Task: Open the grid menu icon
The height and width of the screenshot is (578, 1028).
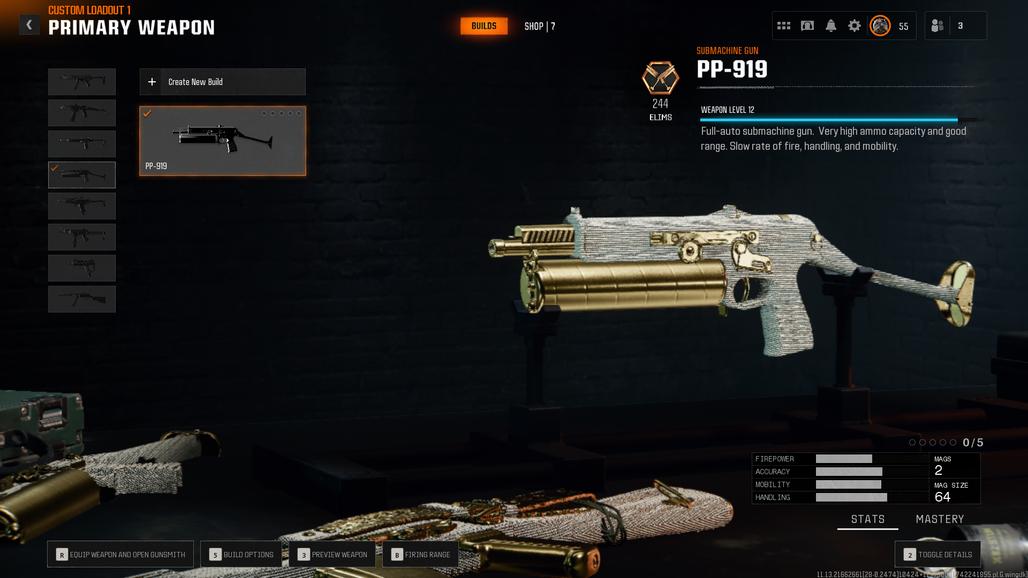Action: (784, 26)
